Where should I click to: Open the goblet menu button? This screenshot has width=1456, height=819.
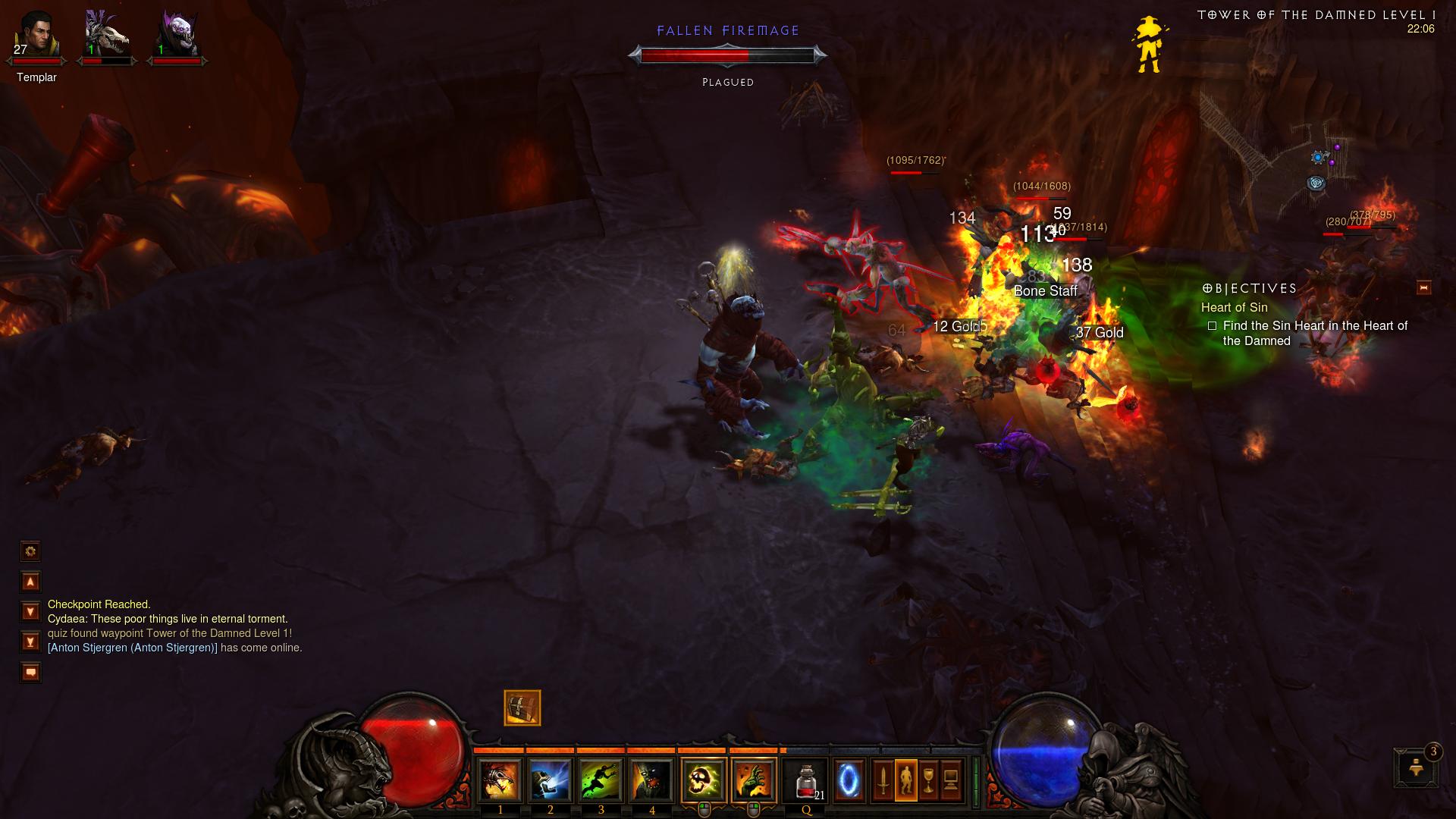(x=929, y=780)
